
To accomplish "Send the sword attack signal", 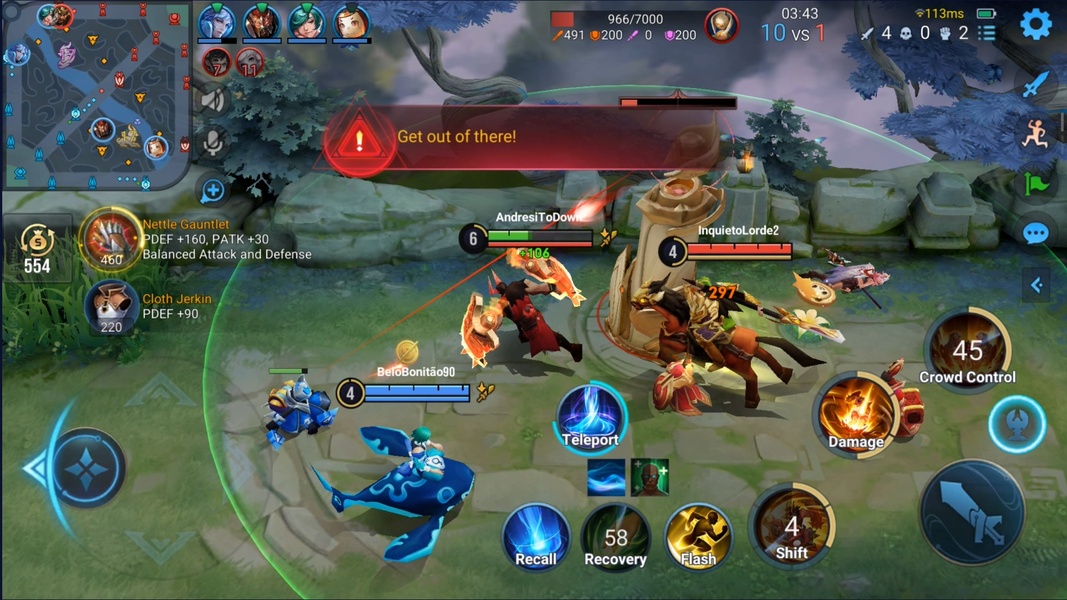I will click(1036, 84).
